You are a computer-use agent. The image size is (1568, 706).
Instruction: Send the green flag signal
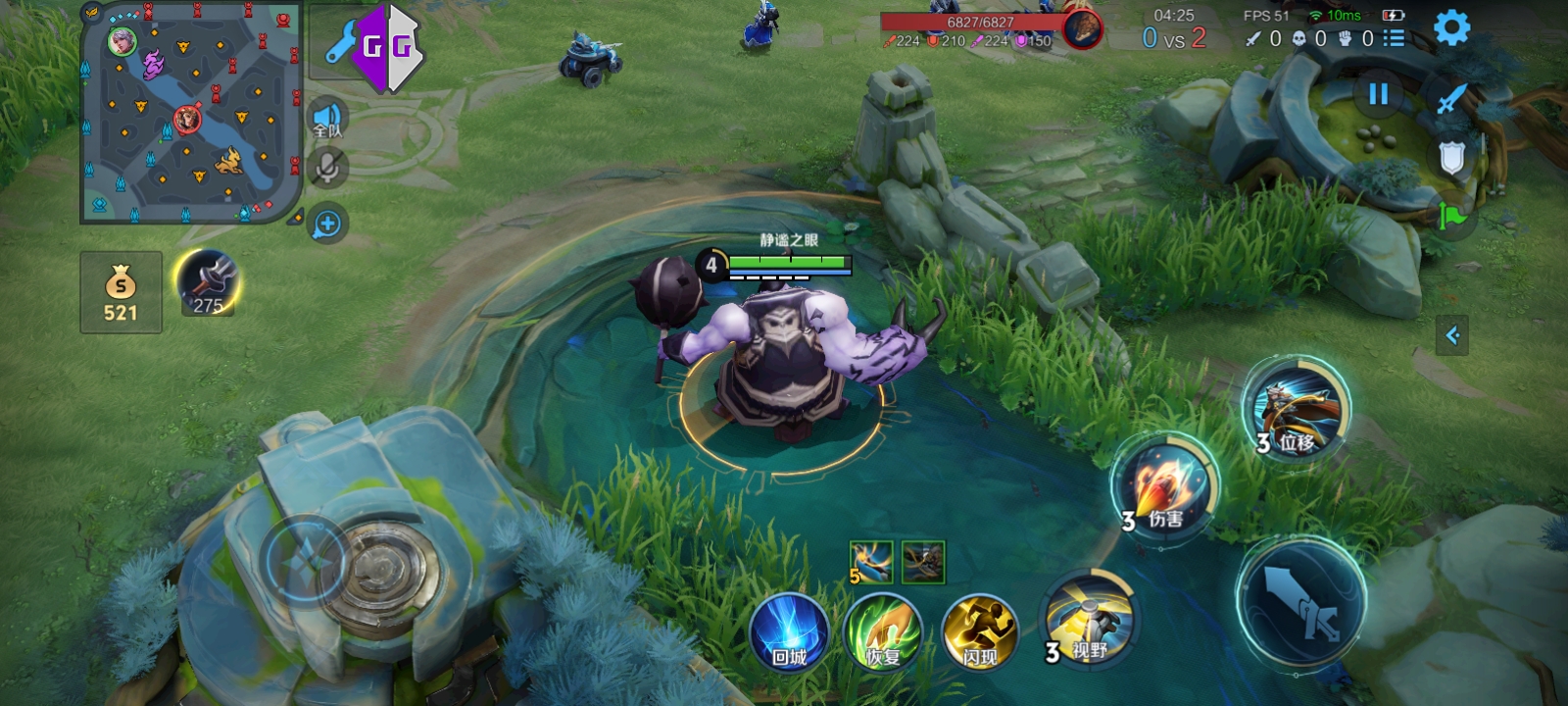(1451, 215)
